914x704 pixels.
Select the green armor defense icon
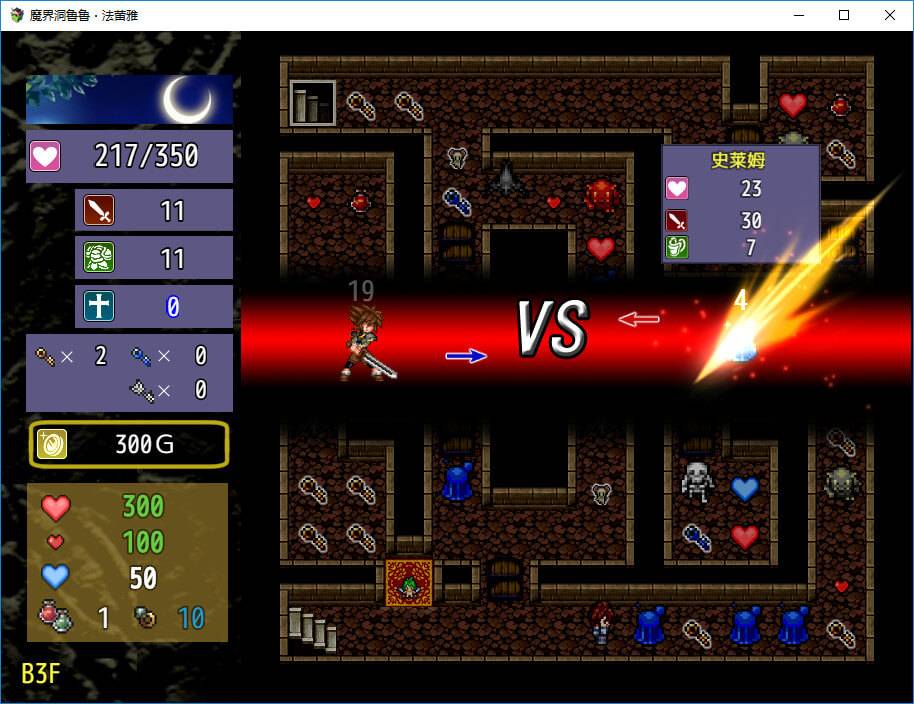(x=99, y=258)
